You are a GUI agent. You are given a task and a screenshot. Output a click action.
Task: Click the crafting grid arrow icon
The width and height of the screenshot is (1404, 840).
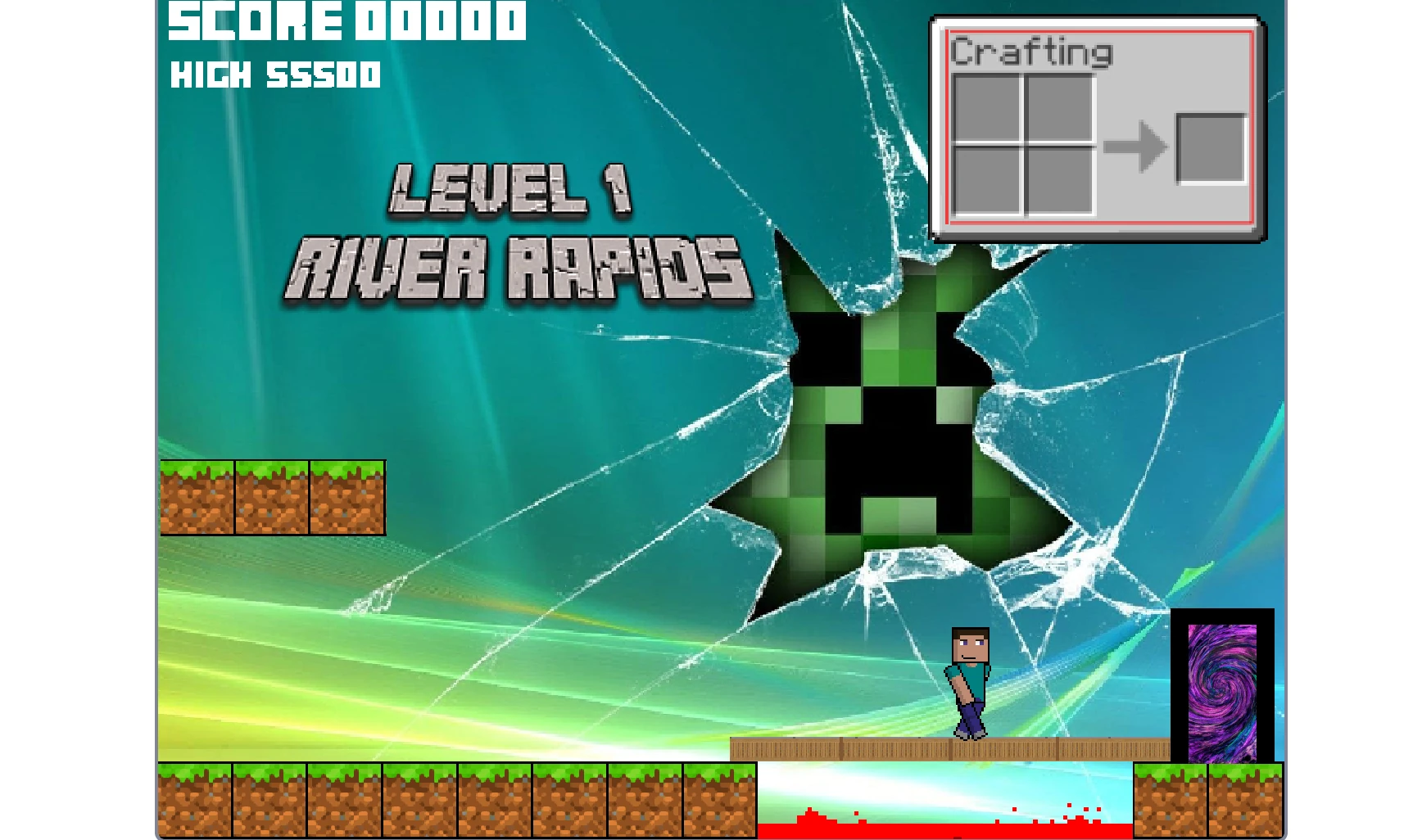pos(1138,146)
